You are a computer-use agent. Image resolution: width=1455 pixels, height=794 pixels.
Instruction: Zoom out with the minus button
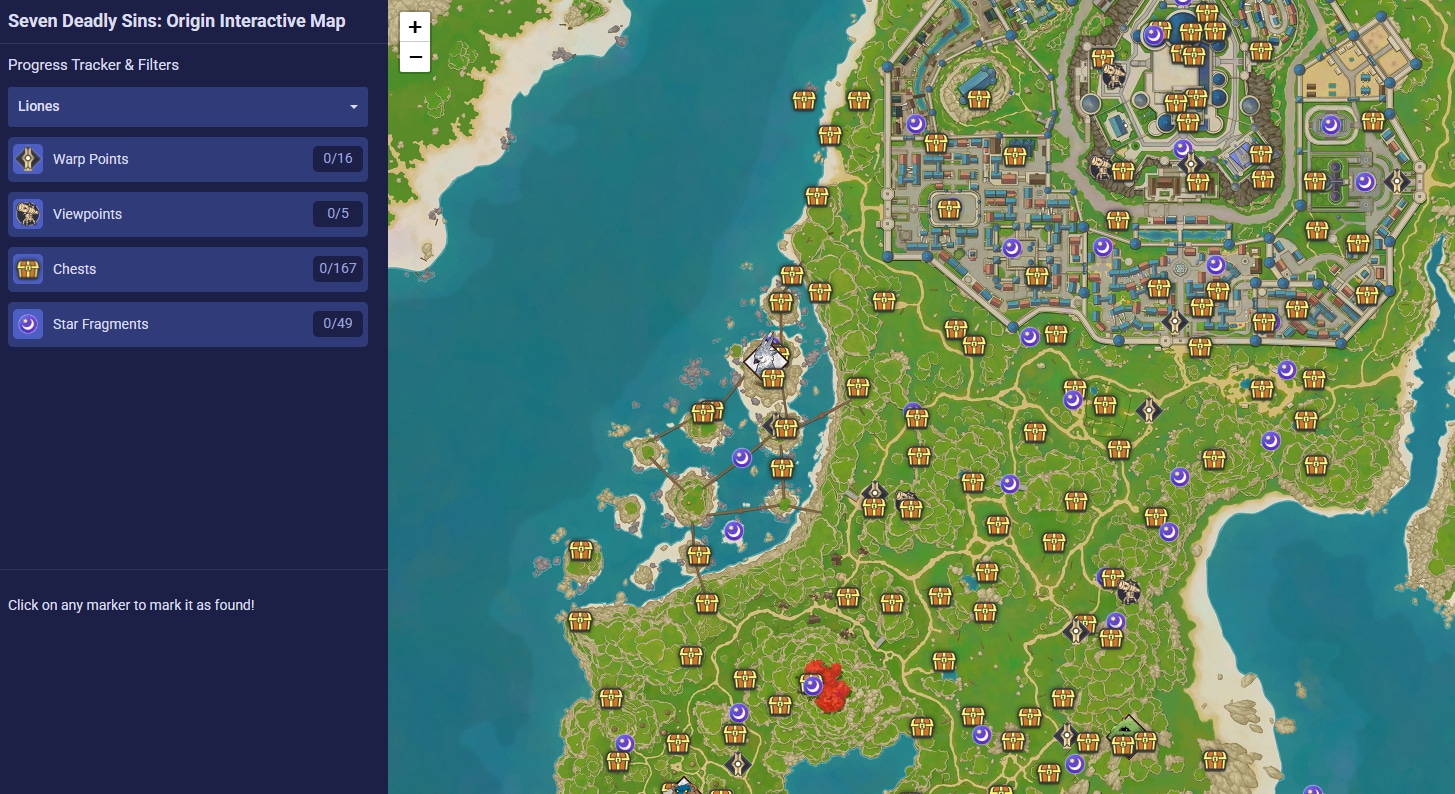click(414, 59)
